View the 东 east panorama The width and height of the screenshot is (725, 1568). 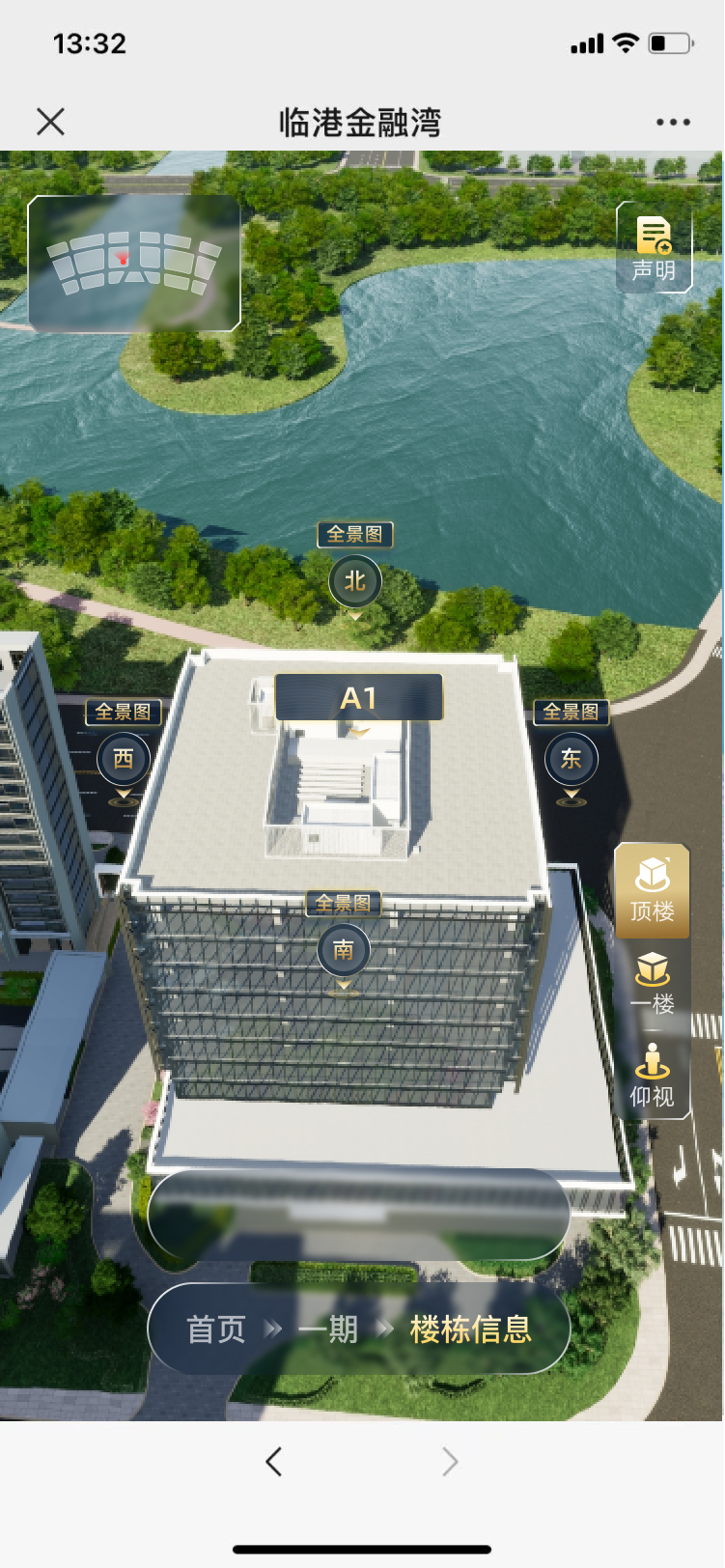[571, 760]
